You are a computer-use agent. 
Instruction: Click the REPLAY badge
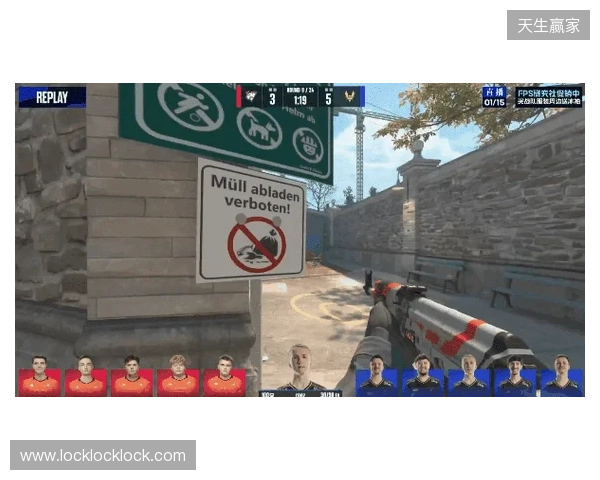coord(52,97)
